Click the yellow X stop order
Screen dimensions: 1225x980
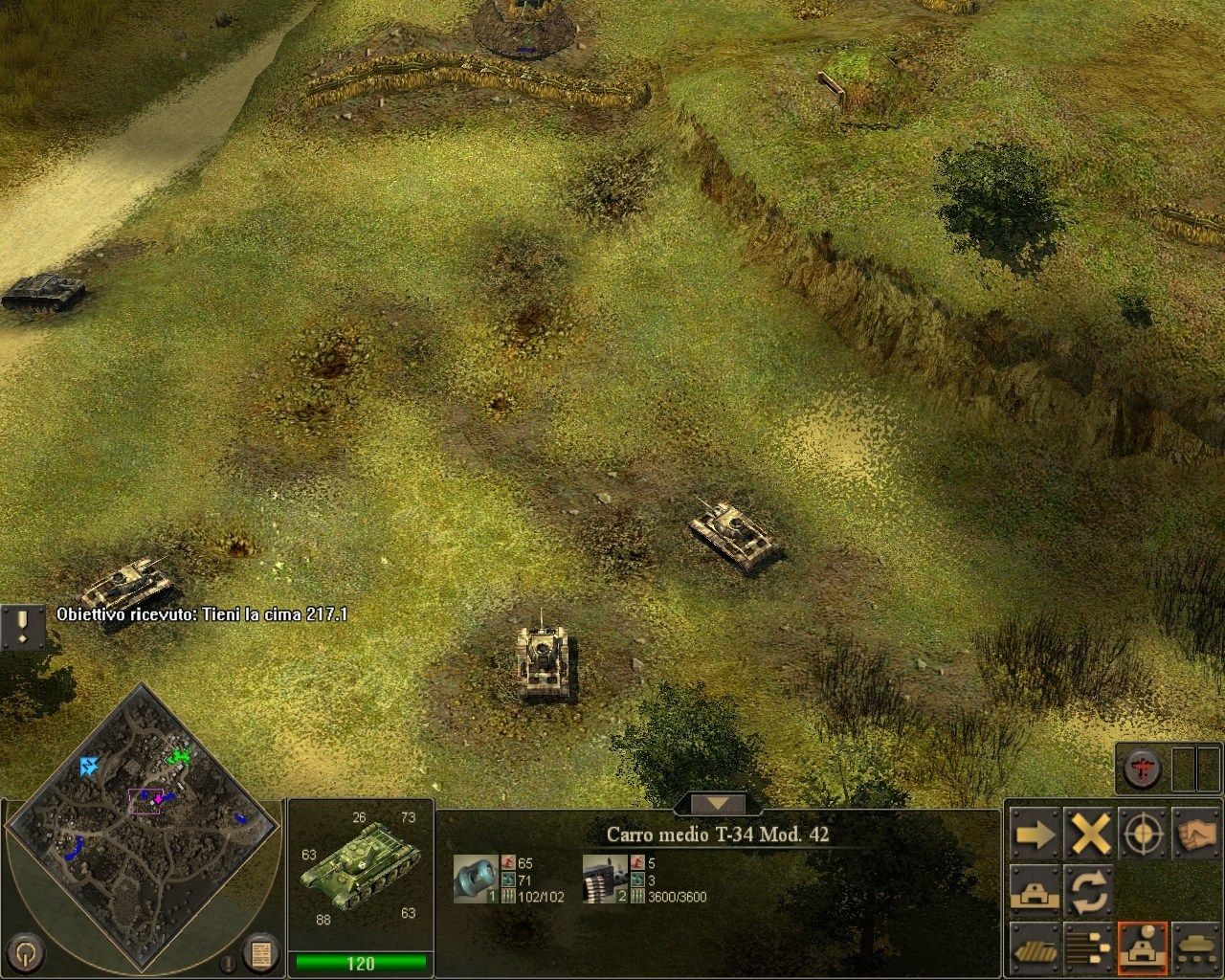(x=1089, y=835)
